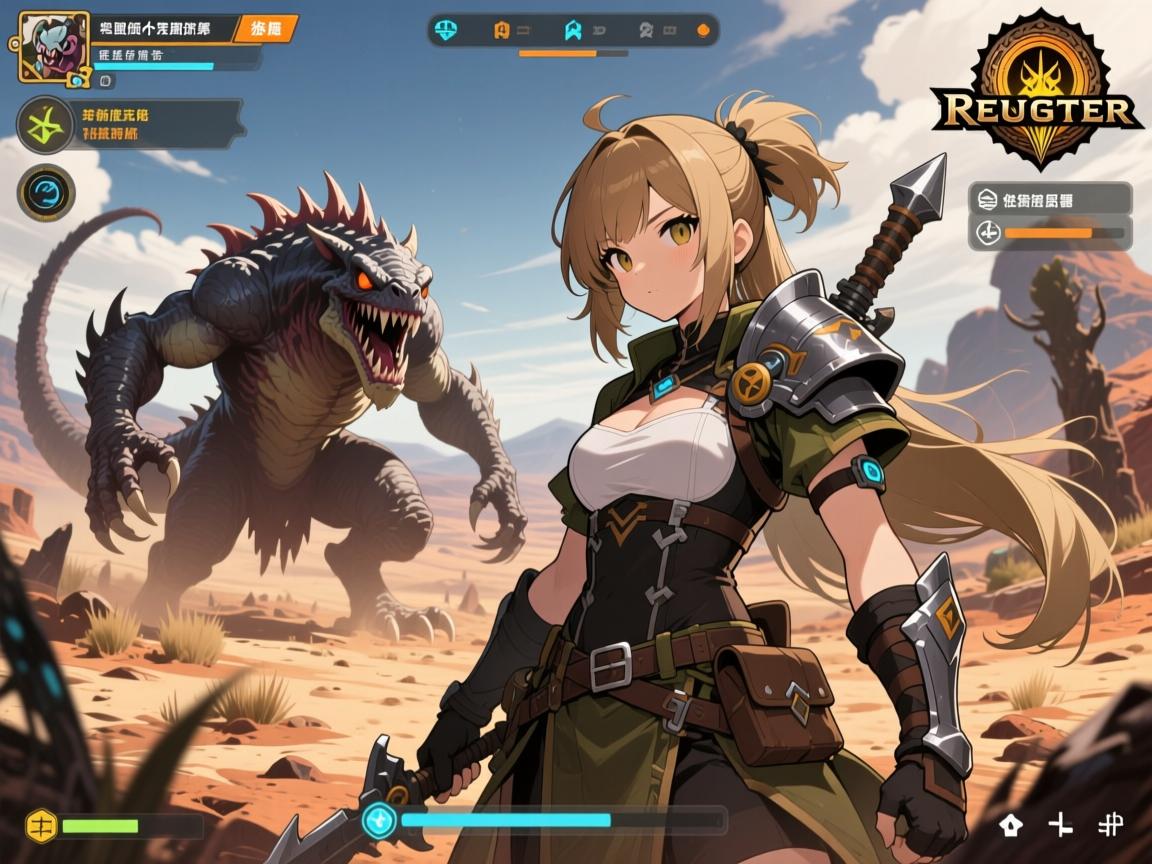The image size is (1152, 864).
Task: Toggle the orange dot in the top bar
Action: (702, 30)
